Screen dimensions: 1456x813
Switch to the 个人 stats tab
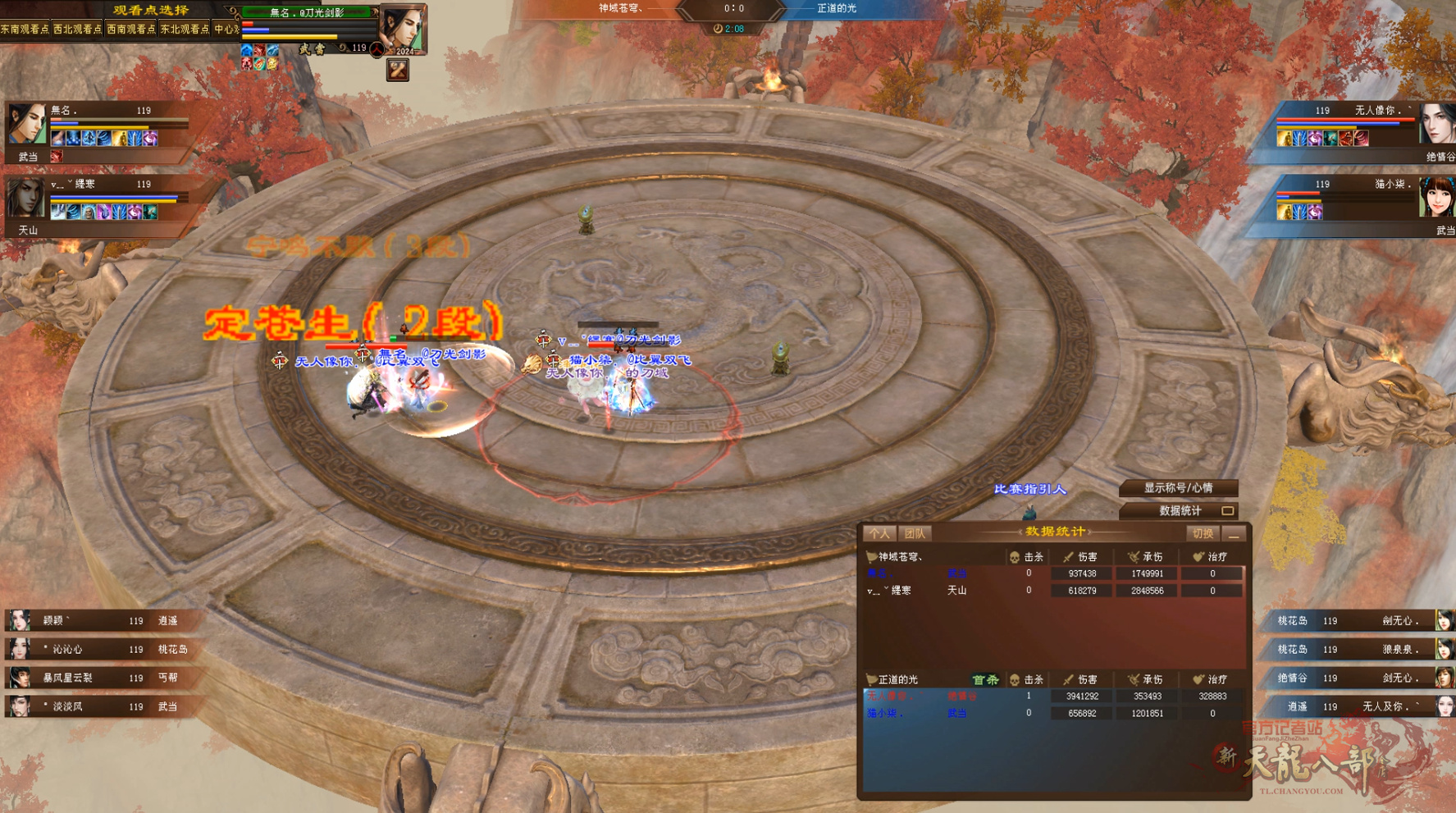879,534
